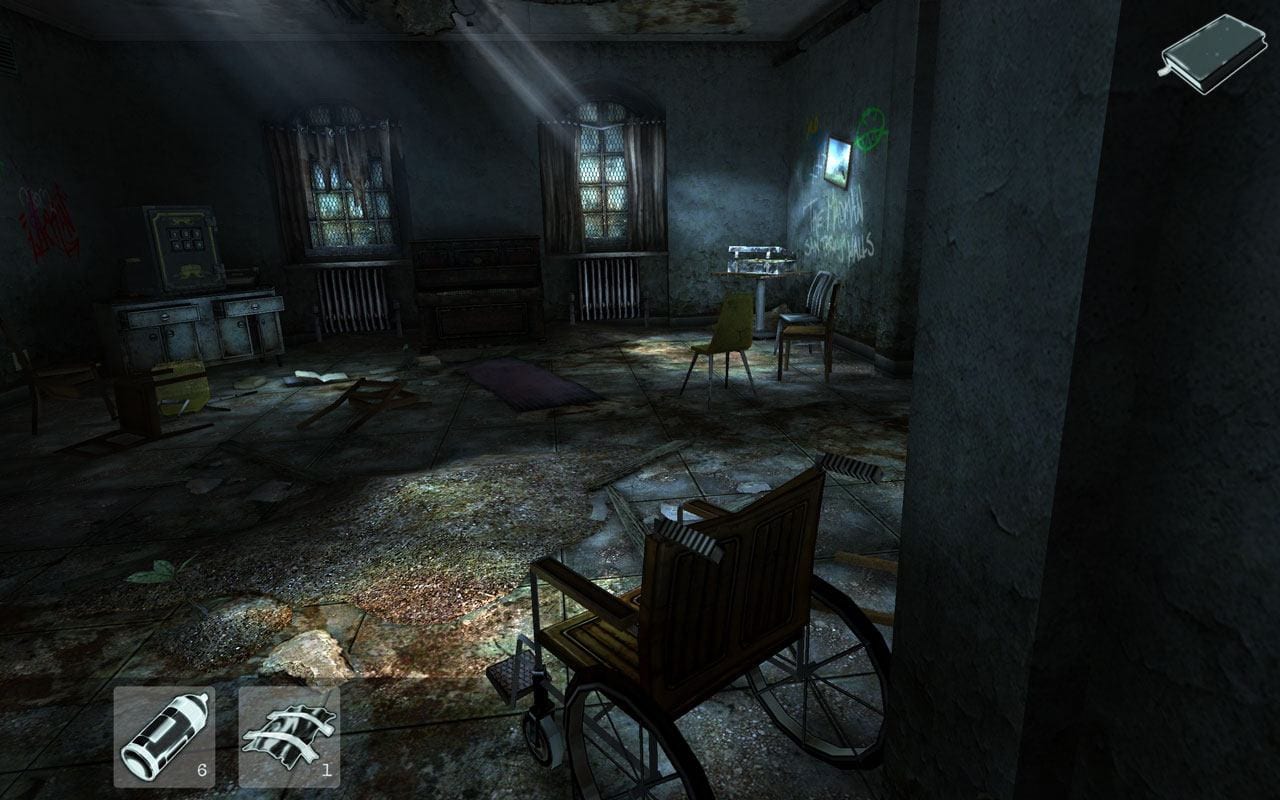Select the spray can inventory slot
The image size is (1280, 800).
coord(163,737)
